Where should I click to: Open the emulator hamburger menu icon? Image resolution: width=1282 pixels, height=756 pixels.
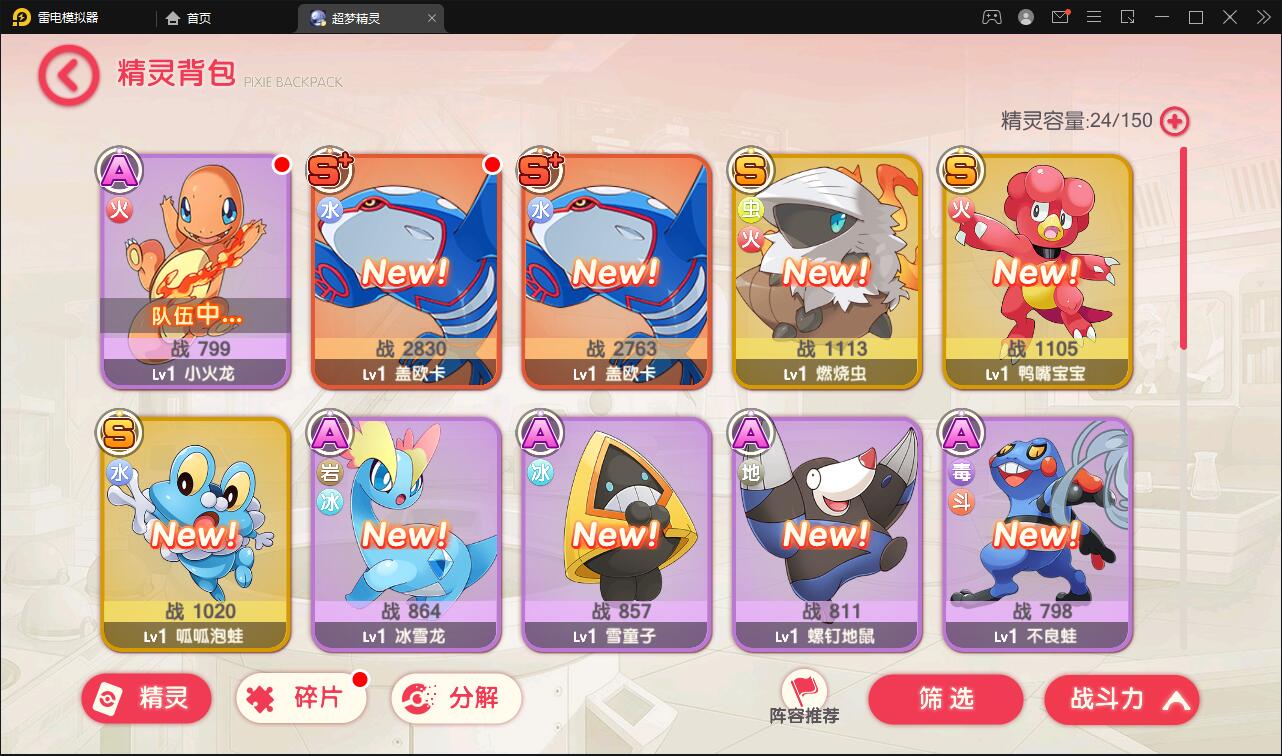click(1094, 17)
